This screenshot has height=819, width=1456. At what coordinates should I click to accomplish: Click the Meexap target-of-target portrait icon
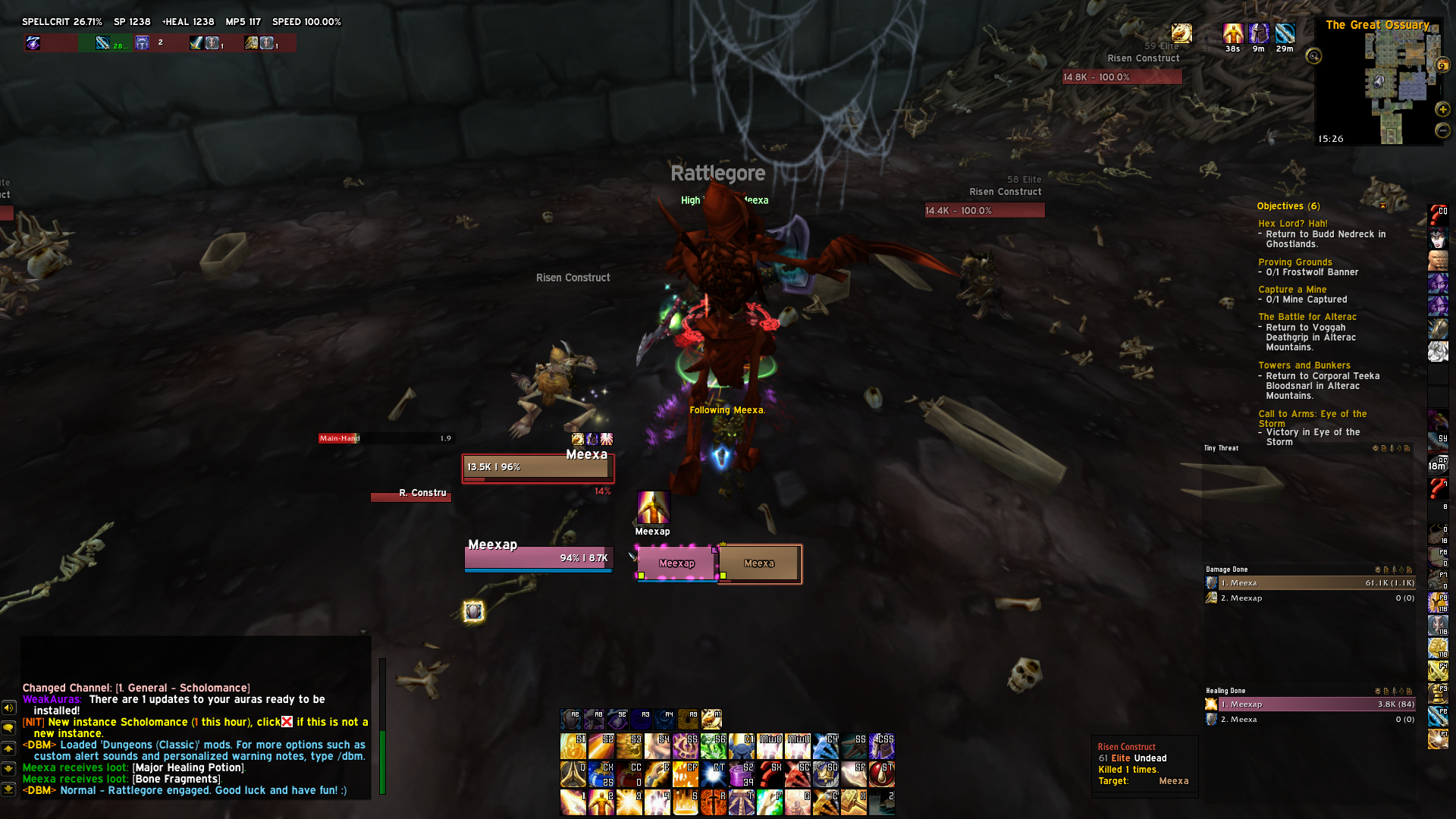(653, 507)
